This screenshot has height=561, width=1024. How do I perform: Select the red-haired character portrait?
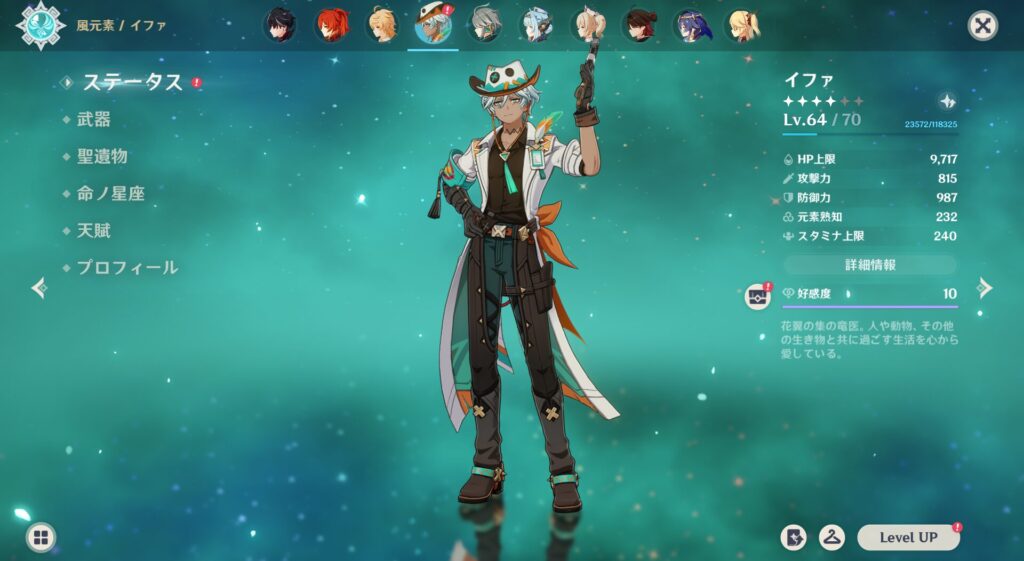coord(331,25)
